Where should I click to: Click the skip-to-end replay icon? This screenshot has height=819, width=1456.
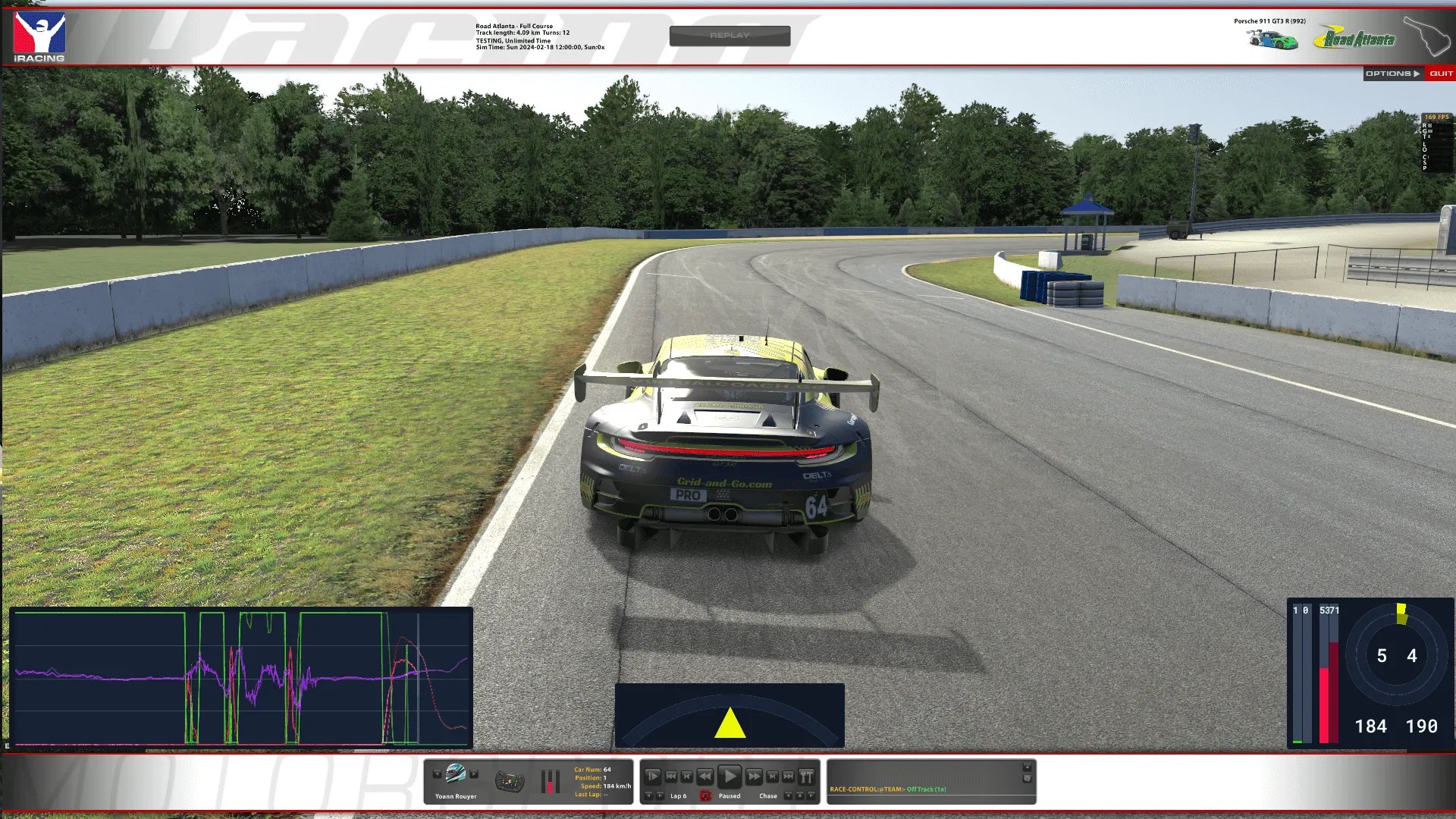pos(787,777)
